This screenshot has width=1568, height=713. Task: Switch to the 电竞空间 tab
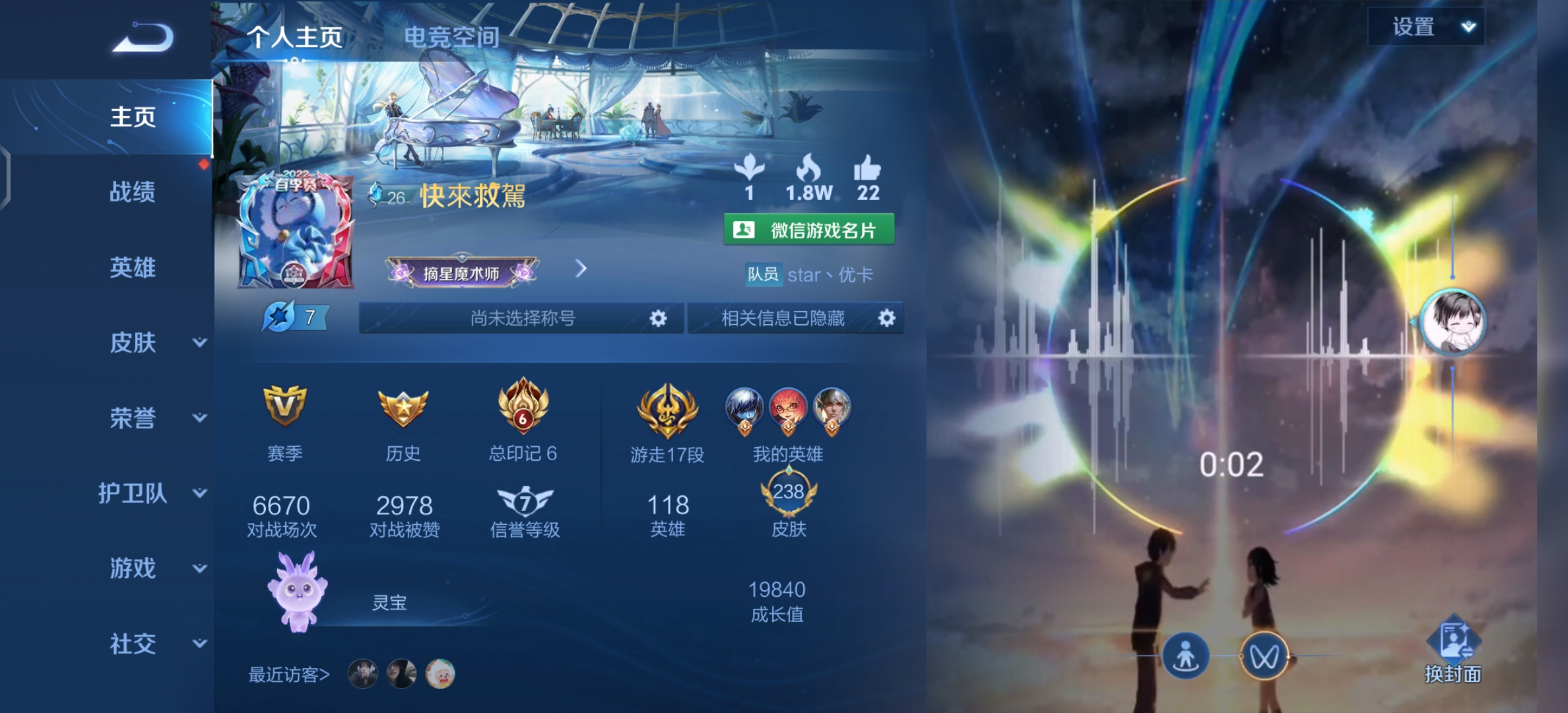[x=454, y=38]
